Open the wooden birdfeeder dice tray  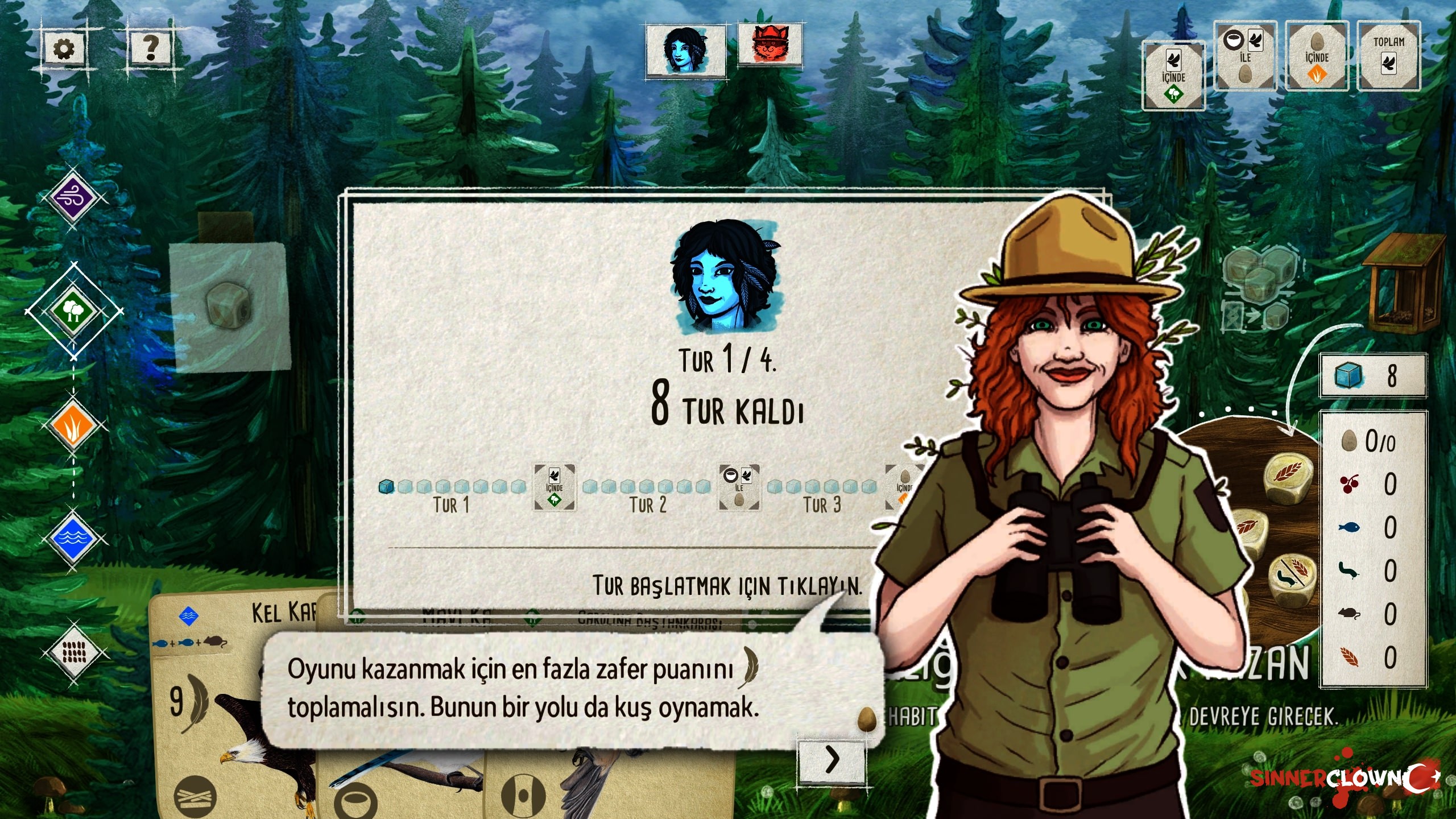(1403, 284)
